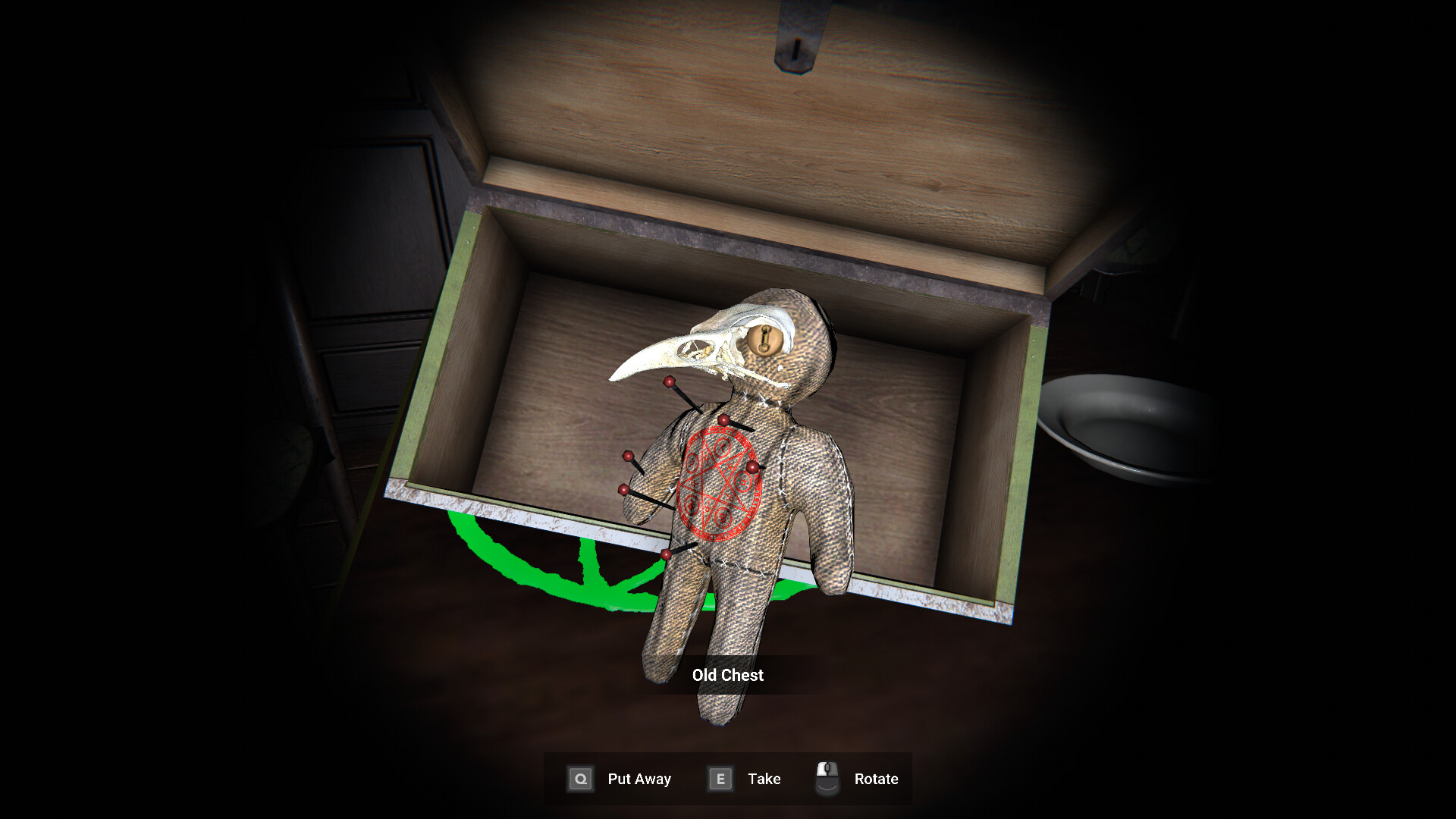Select the Old Chest name label
Viewport: 1456px width, 819px height.
point(726,675)
